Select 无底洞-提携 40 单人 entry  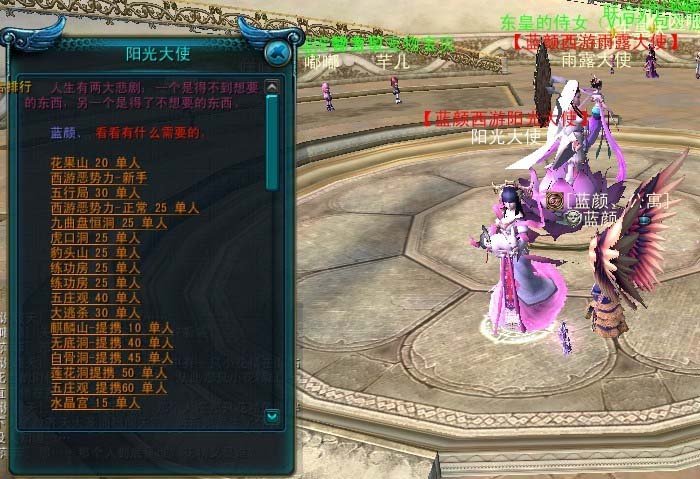click(x=110, y=343)
